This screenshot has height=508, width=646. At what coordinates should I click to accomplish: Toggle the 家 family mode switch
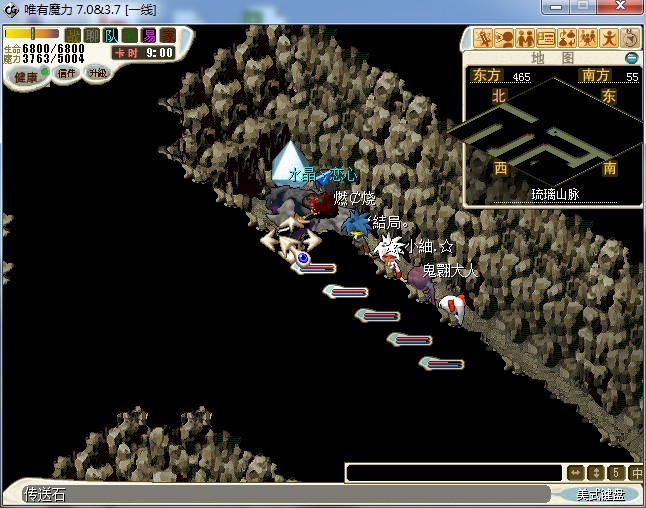coord(167,36)
